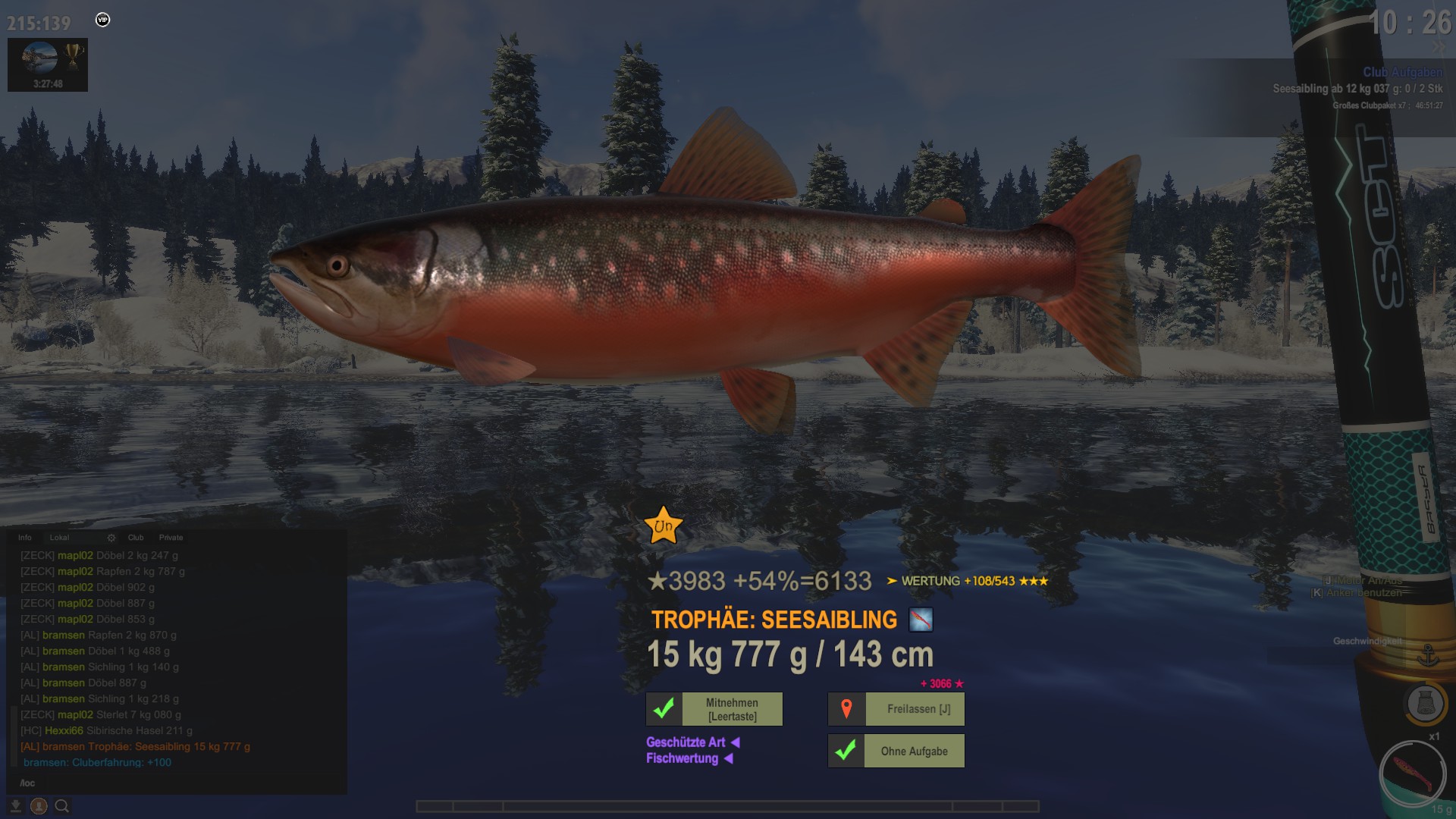Open the keepnet icon
Screen dimensions: 1456x819
click(1425, 704)
